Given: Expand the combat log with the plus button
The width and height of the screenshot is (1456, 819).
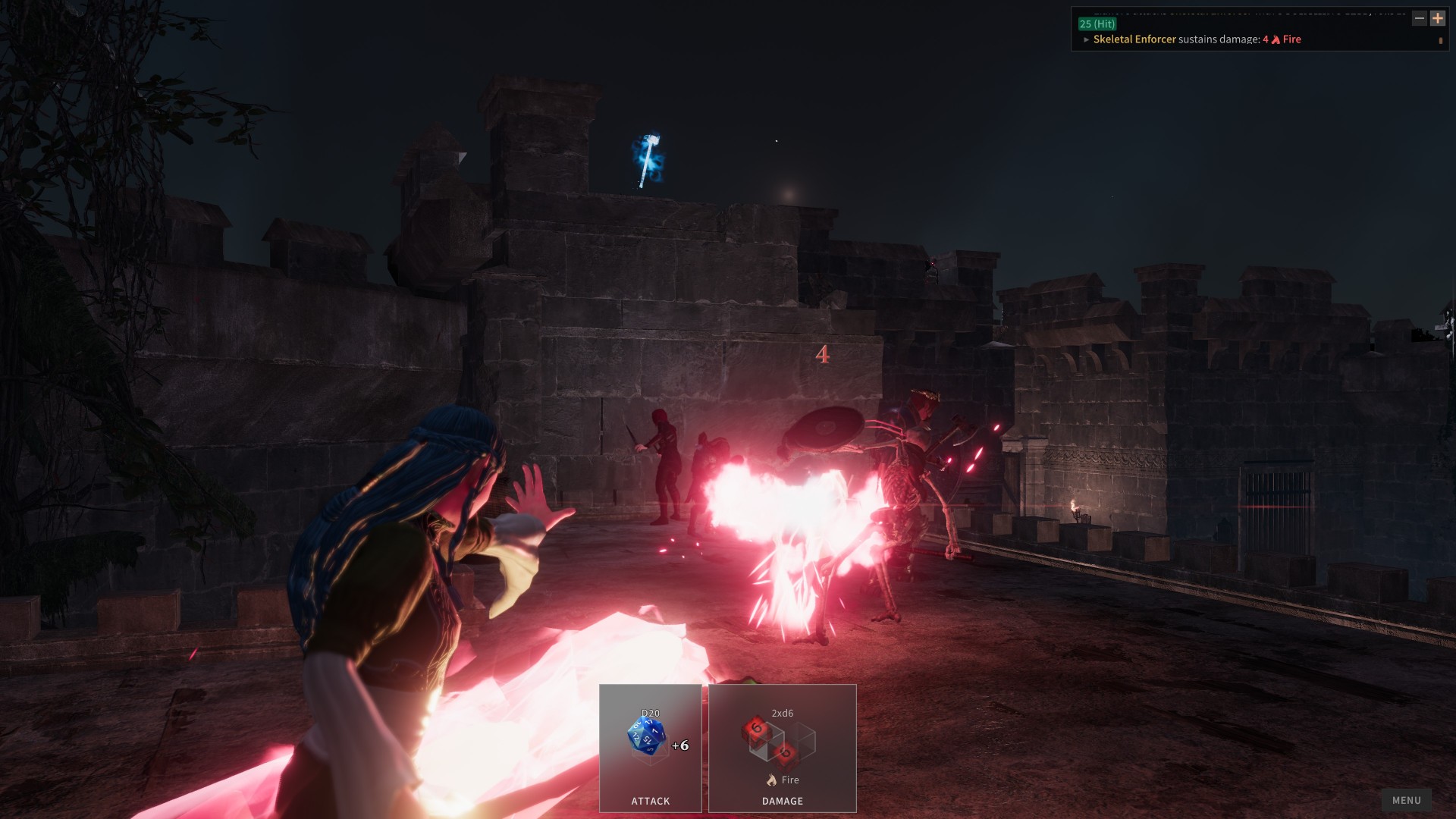Looking at the screenshot, I should pyautogui.click(x=1437, y=18).
